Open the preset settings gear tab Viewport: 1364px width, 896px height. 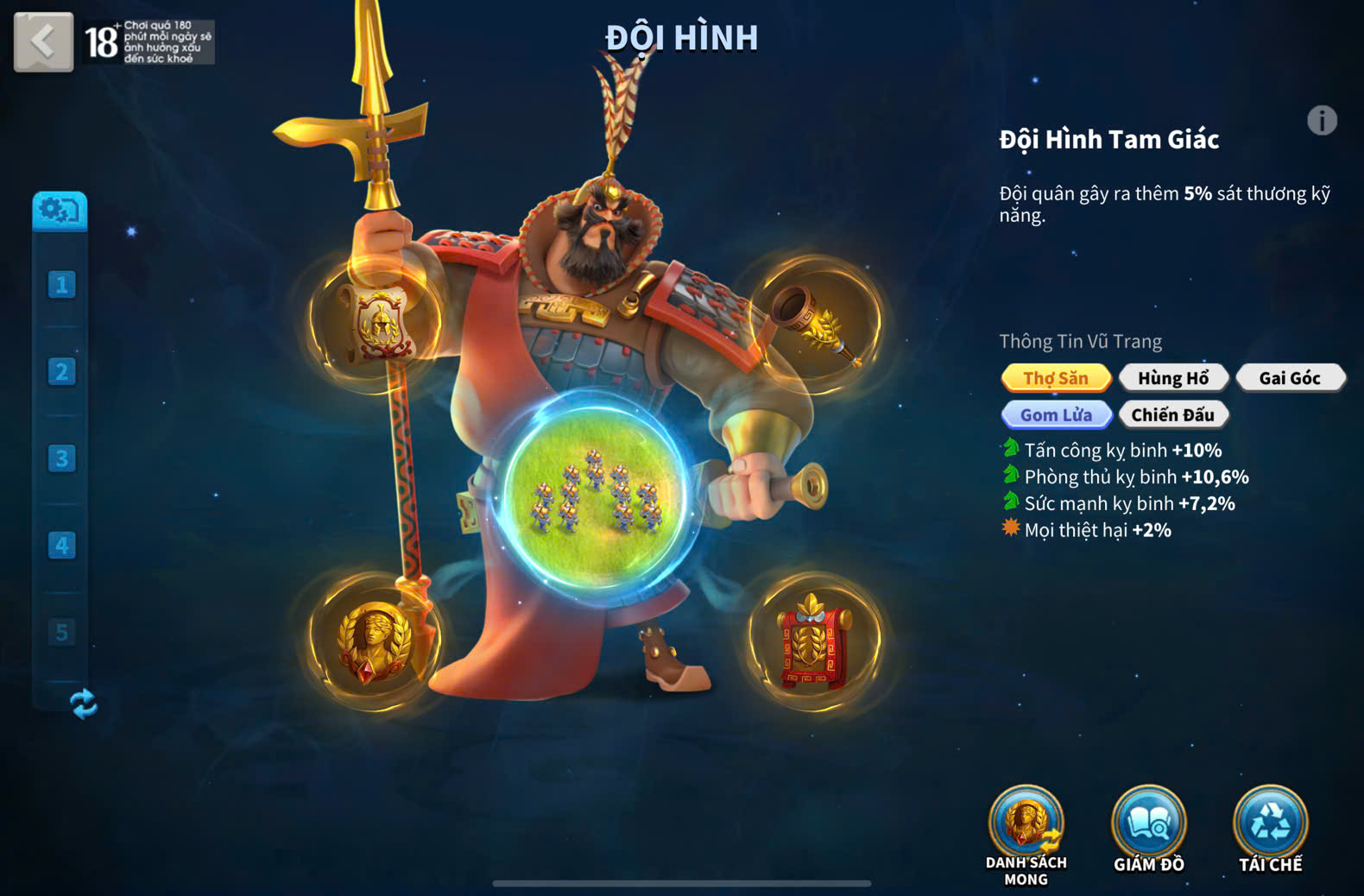(x=60, y=211)
